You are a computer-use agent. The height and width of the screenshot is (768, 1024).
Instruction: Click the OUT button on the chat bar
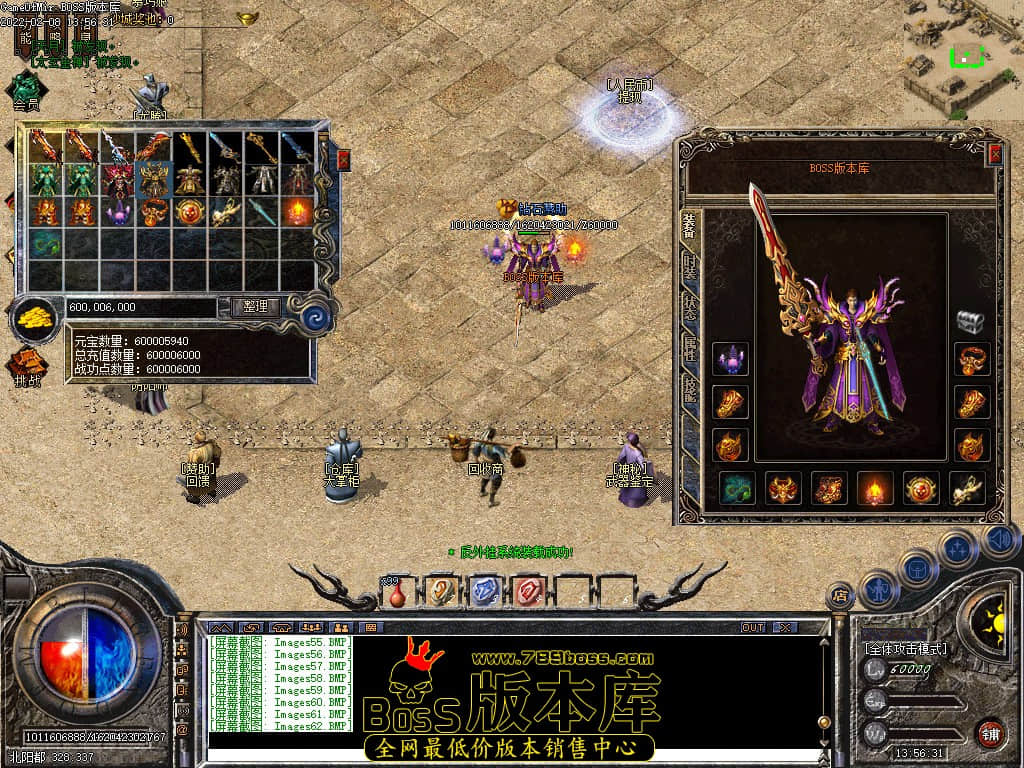pyautogui.click(x=752, y=627)
